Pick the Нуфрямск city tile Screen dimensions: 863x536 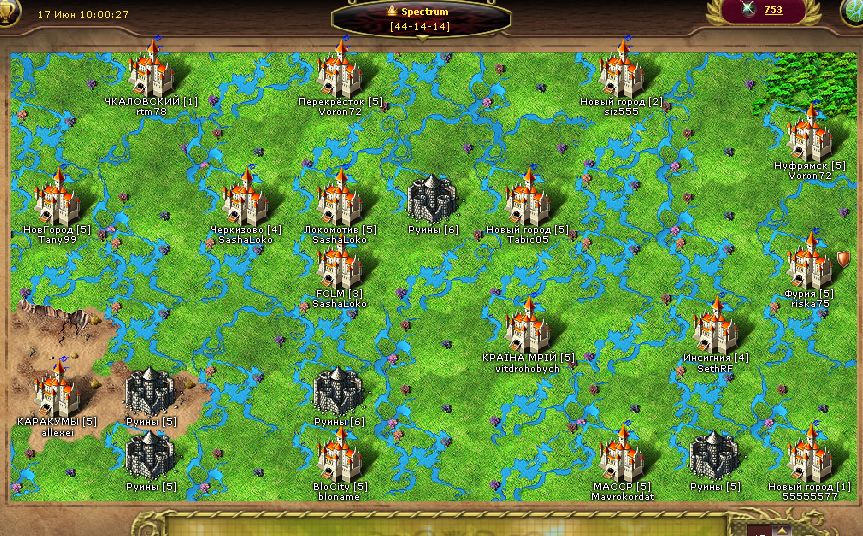(810, 135)
